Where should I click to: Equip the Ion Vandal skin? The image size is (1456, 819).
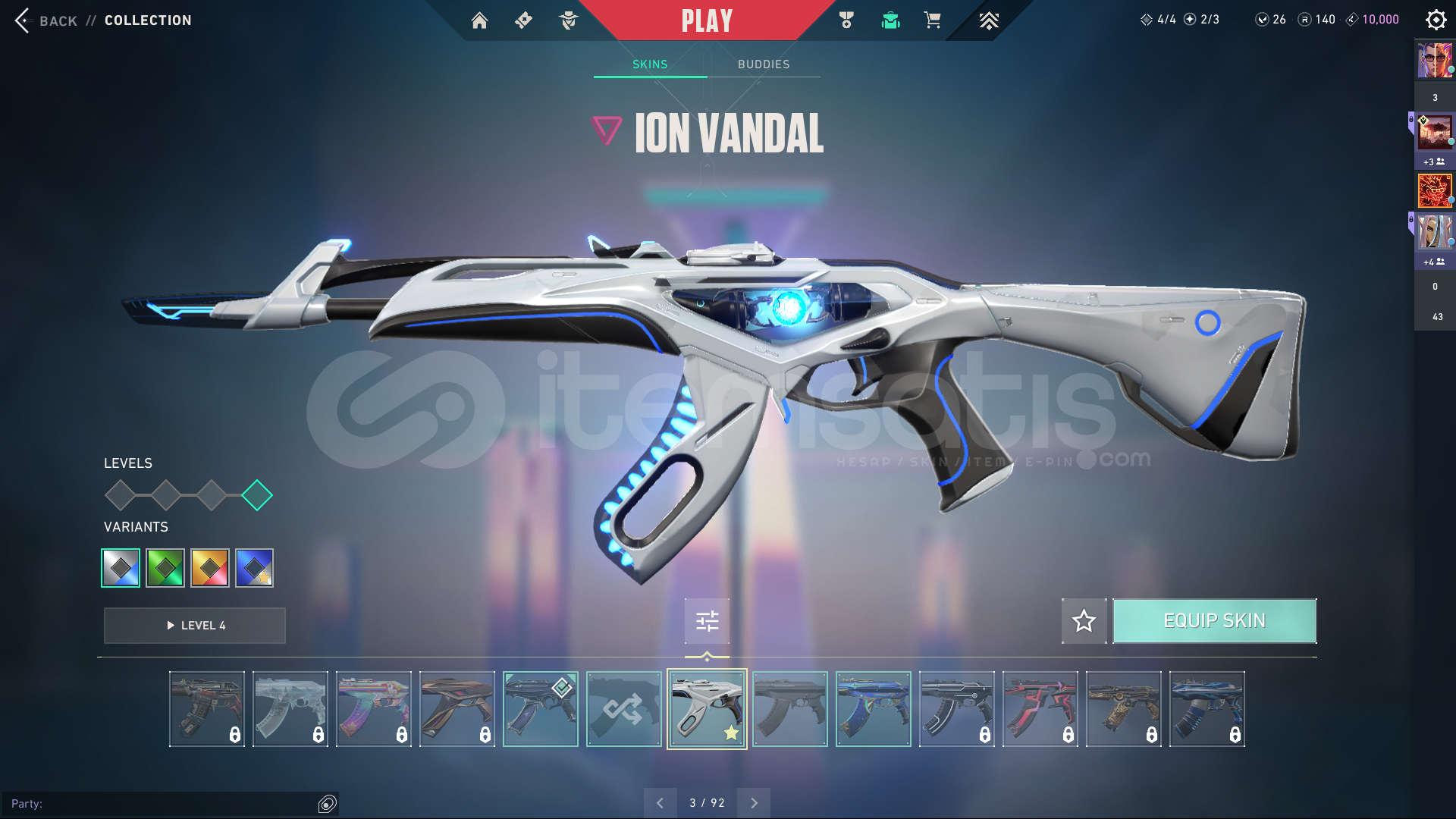coord(1214,621)
